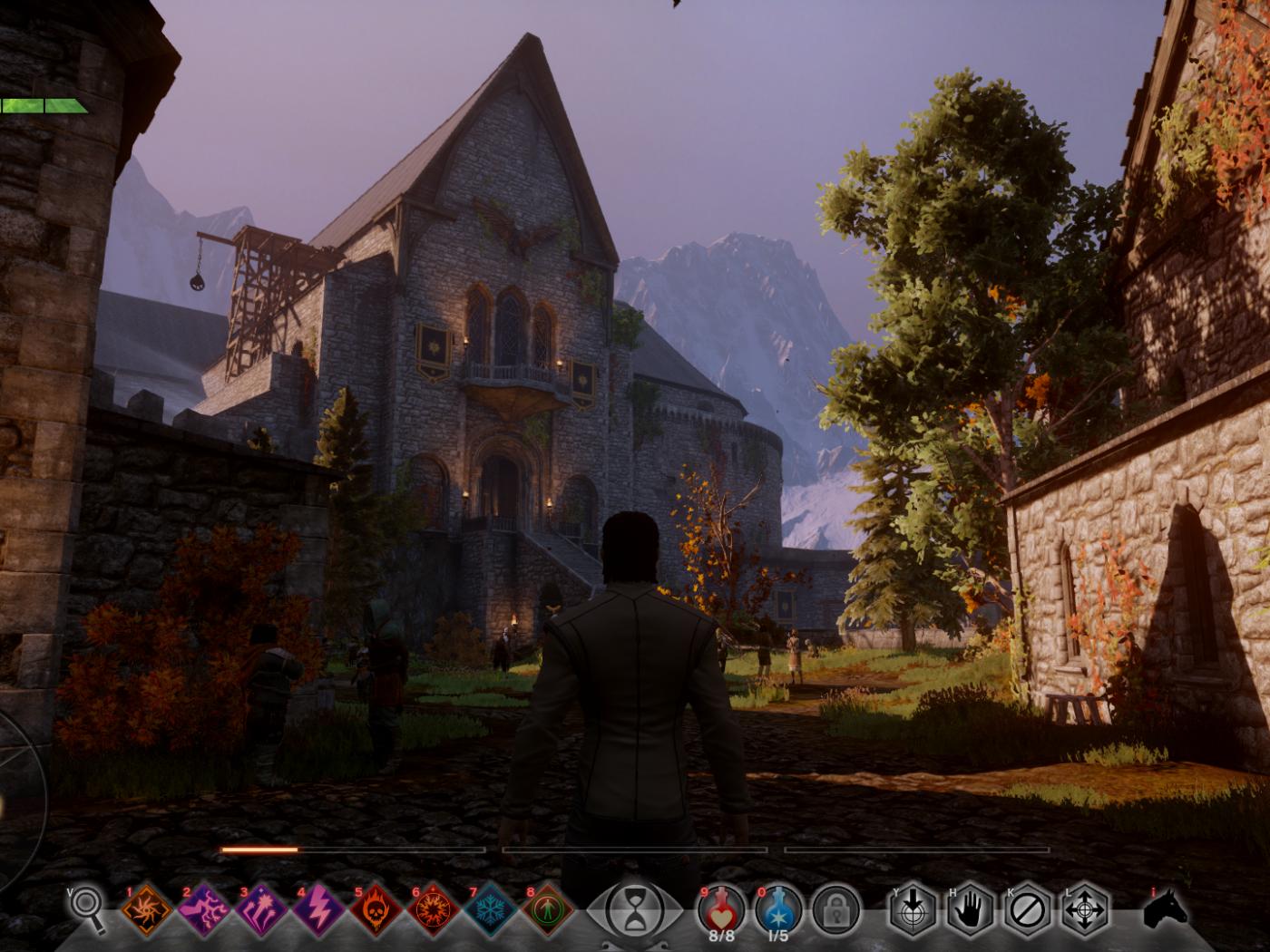Activate the green figure barrier ability
Viewport: 1270px width, 952px height.
pyautogui.click(x=549, y=911)
